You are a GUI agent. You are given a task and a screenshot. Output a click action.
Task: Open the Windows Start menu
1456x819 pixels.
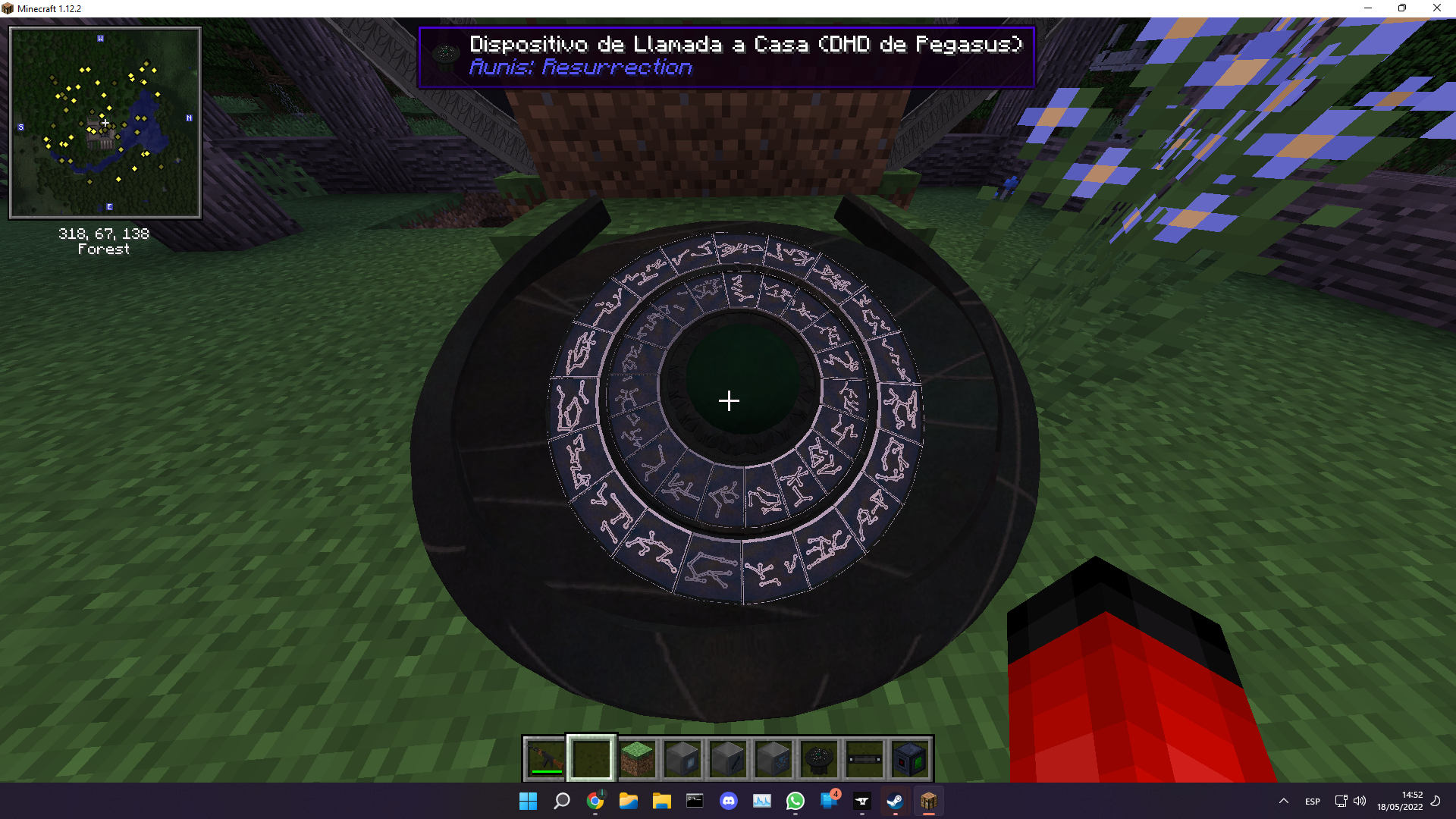coord(529,801)
